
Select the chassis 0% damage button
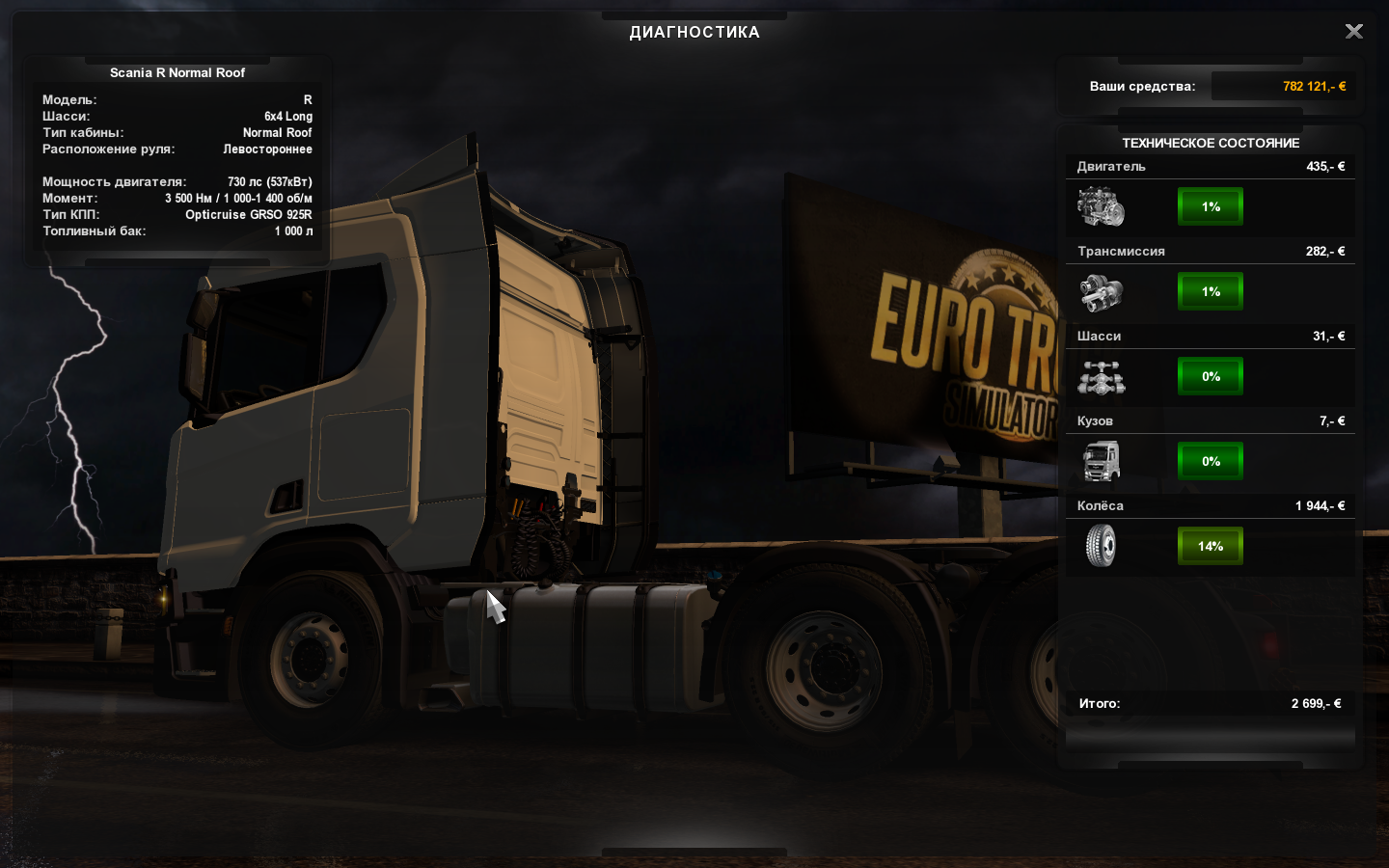(x=1211, y=376)
